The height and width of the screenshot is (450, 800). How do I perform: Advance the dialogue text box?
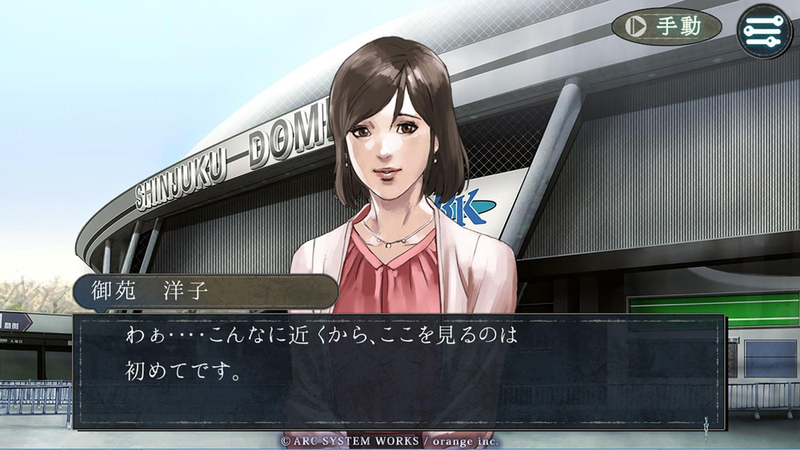(x=399, y=372)
